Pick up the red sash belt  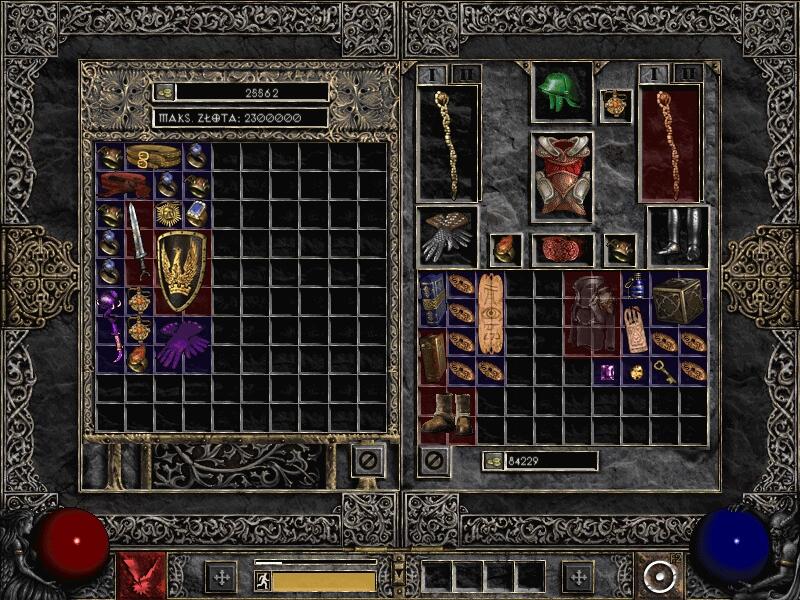coord(125,185)
